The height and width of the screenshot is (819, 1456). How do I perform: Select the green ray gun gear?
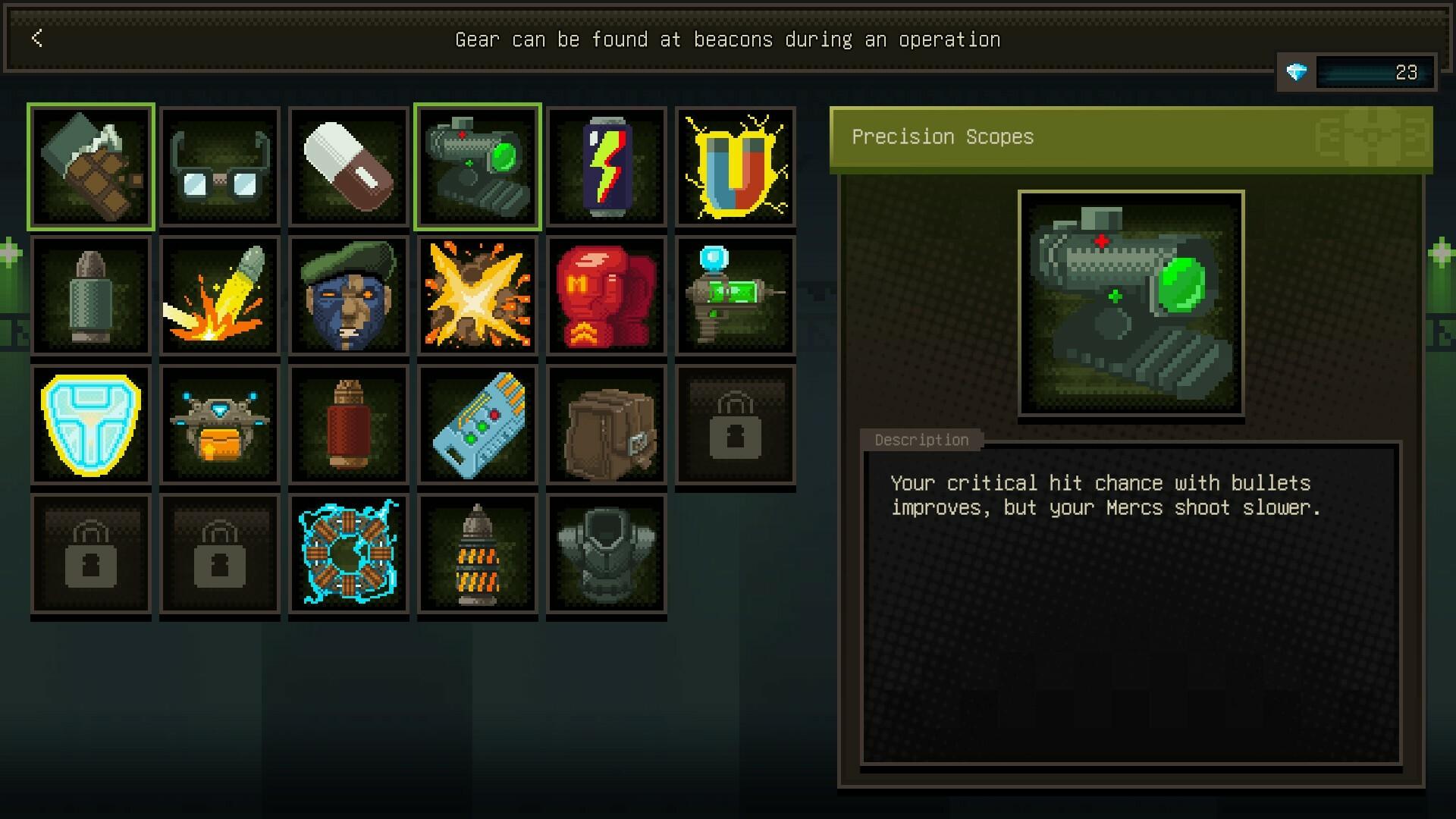point(735,295)
